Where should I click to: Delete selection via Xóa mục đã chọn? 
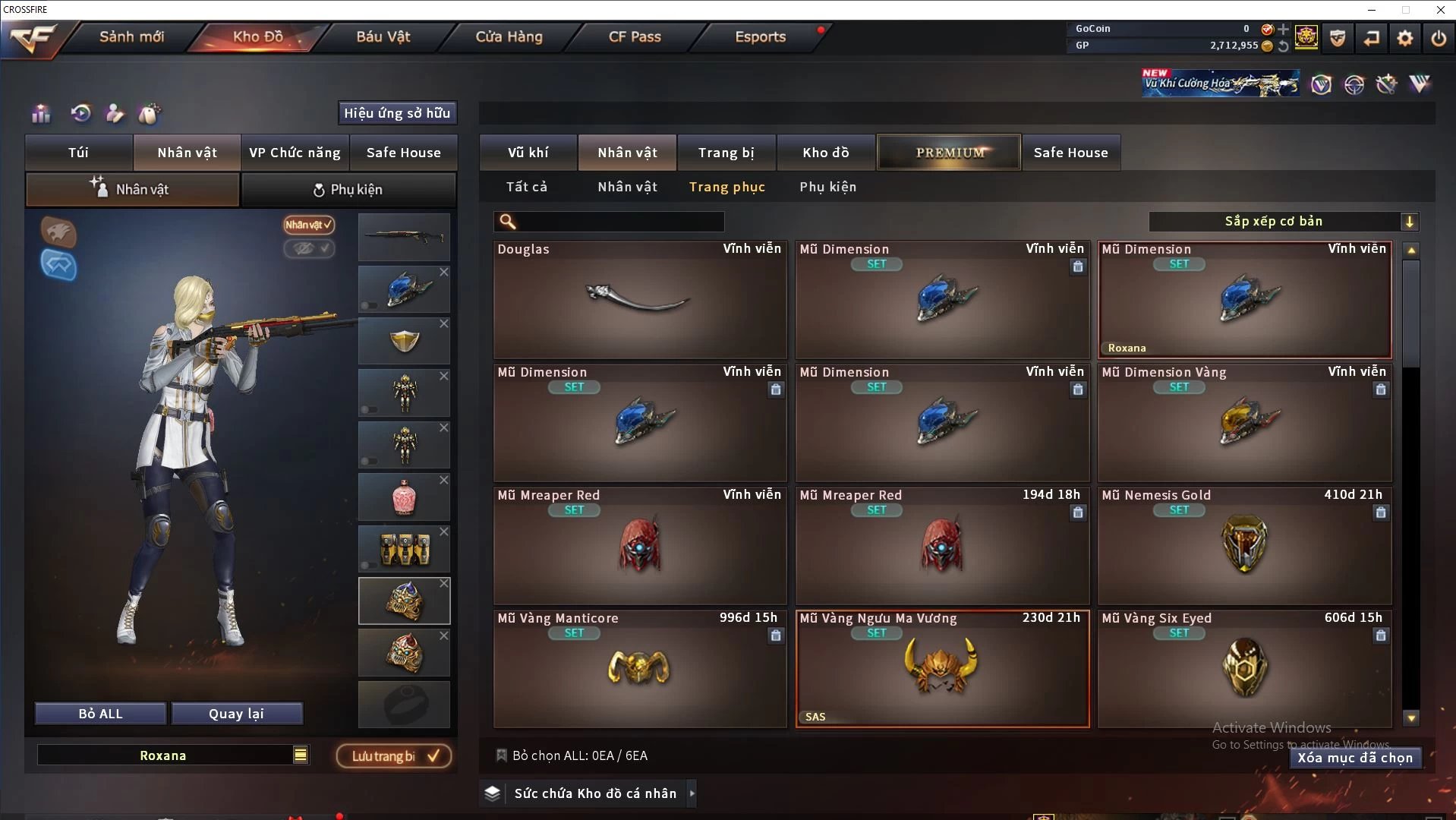[x=1354, y=758]
